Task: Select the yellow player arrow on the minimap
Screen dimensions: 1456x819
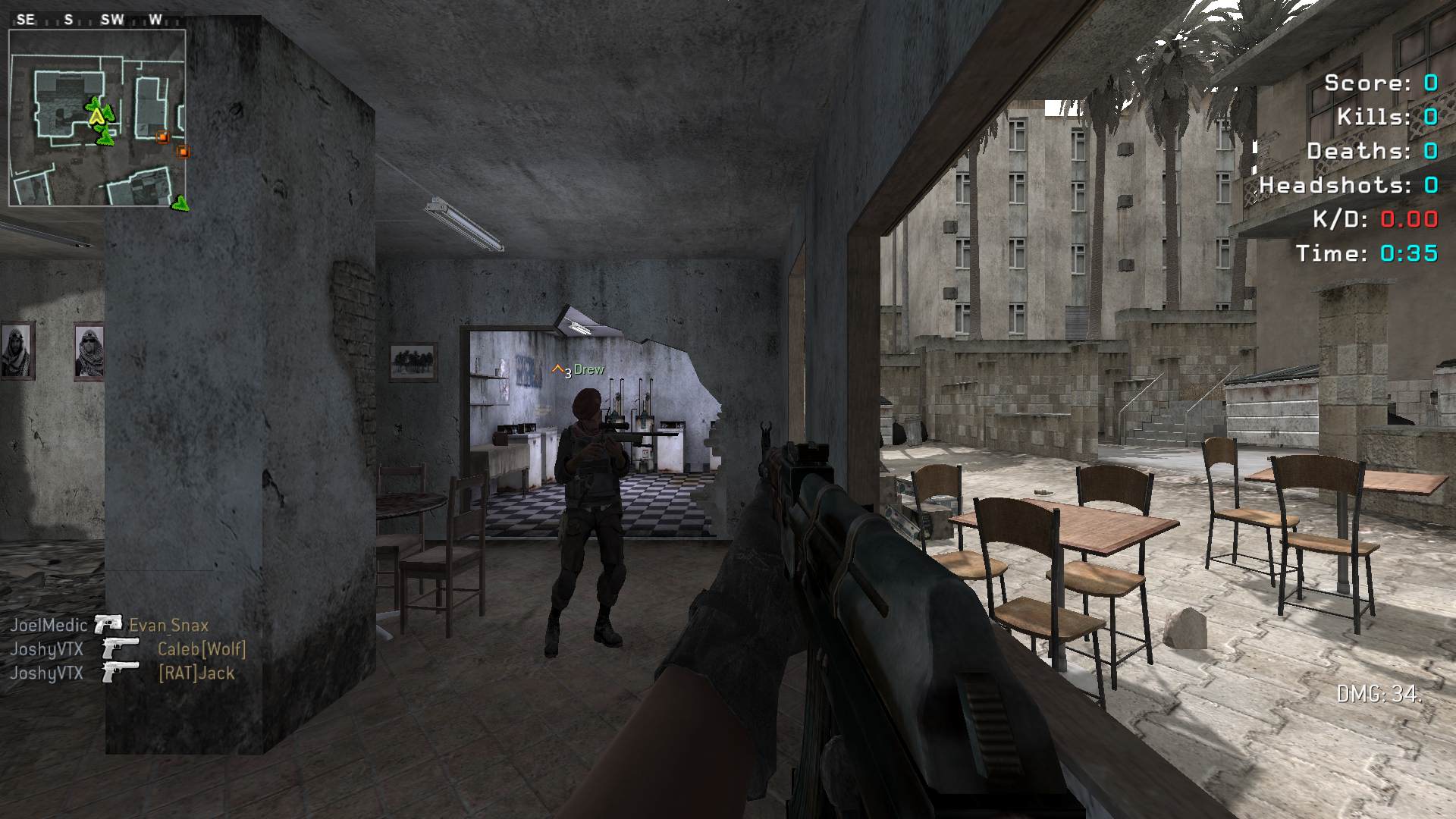Action: pyautogui.click(x=96, y=118)
